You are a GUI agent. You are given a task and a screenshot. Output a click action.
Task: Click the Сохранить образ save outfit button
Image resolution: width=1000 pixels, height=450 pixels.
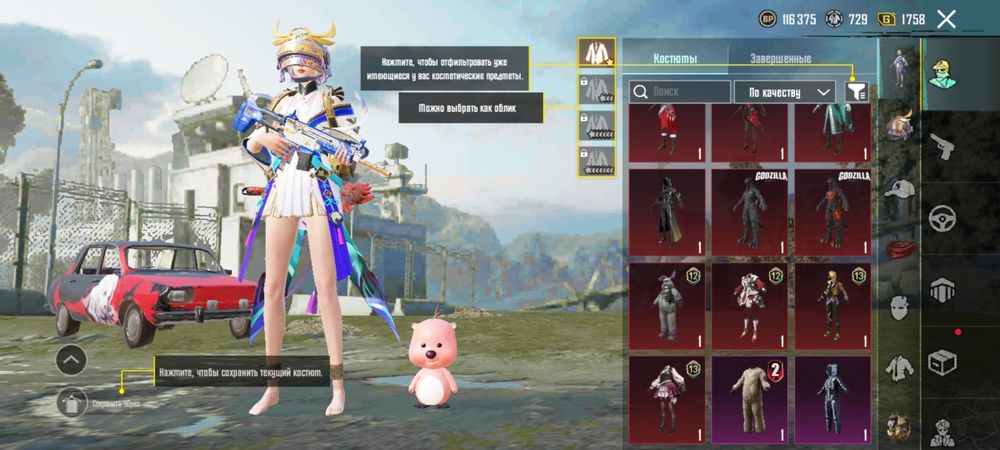click(x=72, y=403)
